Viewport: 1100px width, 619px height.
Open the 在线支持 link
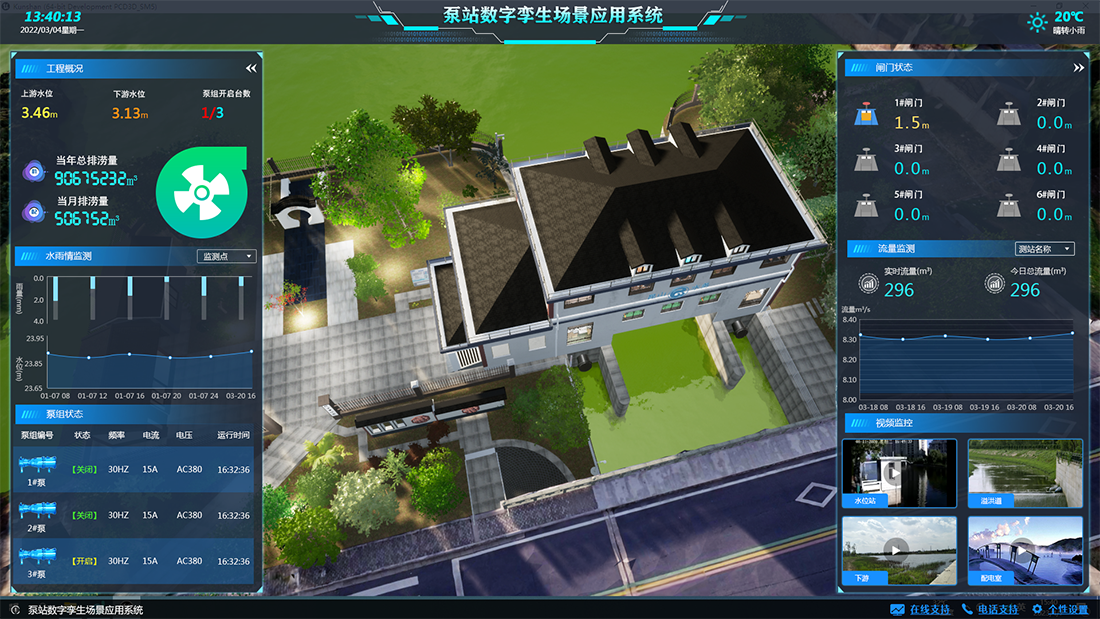(x=921, y=609)
